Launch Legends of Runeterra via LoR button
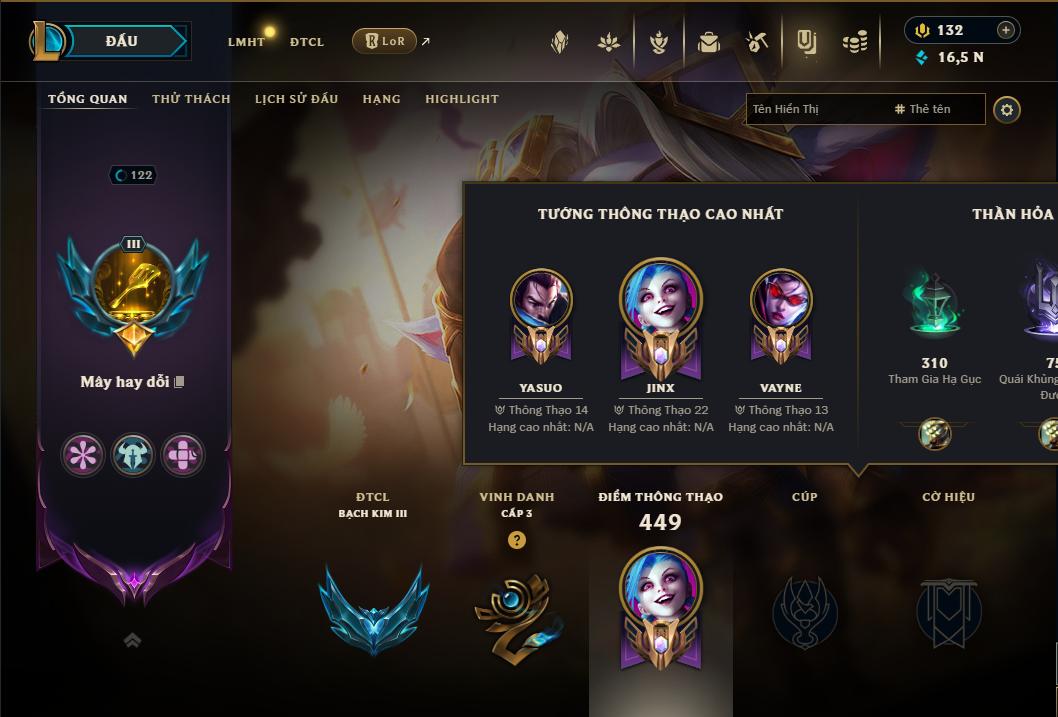Viewport: 1058px width, 717px height. [384, 41]
